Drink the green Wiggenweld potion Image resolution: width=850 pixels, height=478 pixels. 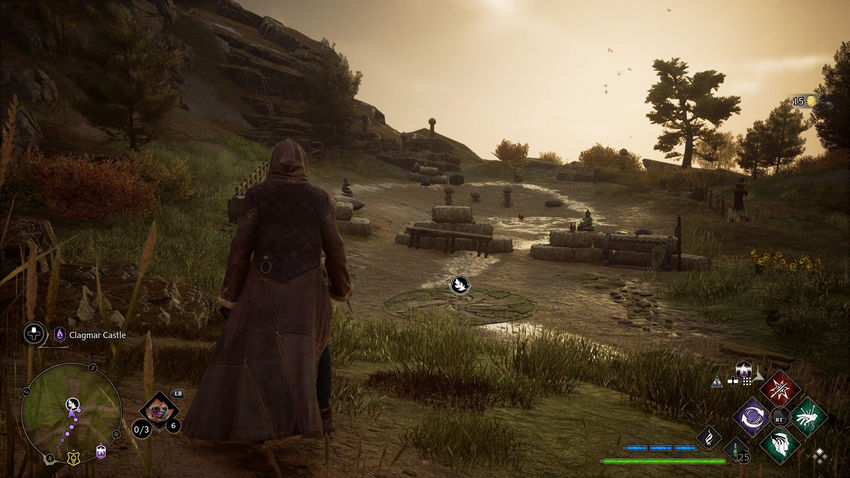tap(737, 450)
